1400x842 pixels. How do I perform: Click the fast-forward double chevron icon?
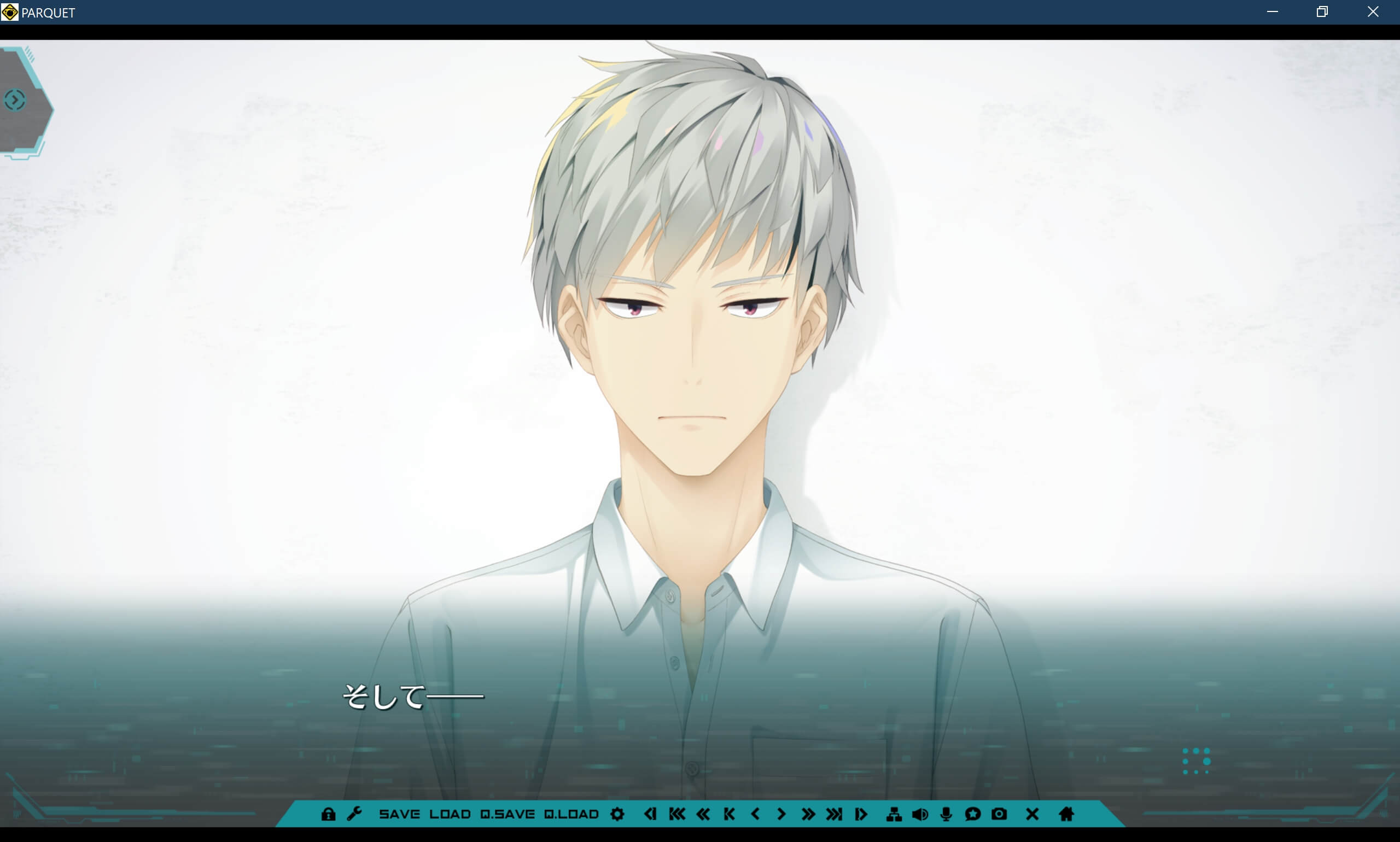click(808, 815)
